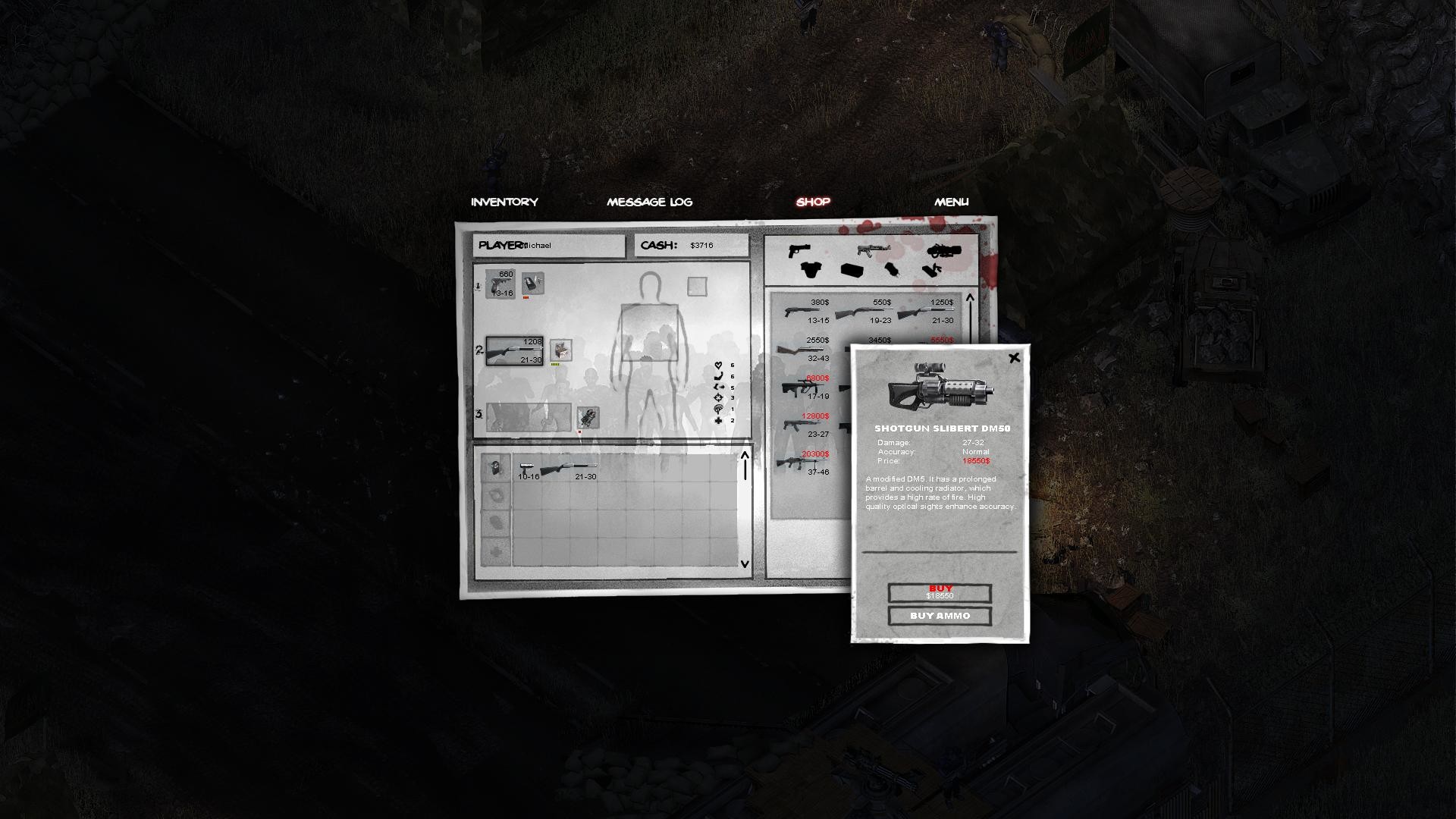Click the inventory scroll-down arrow
The height and width of the screenshot is (819, 1456).
pyautogui.click(x=743, y=564)
